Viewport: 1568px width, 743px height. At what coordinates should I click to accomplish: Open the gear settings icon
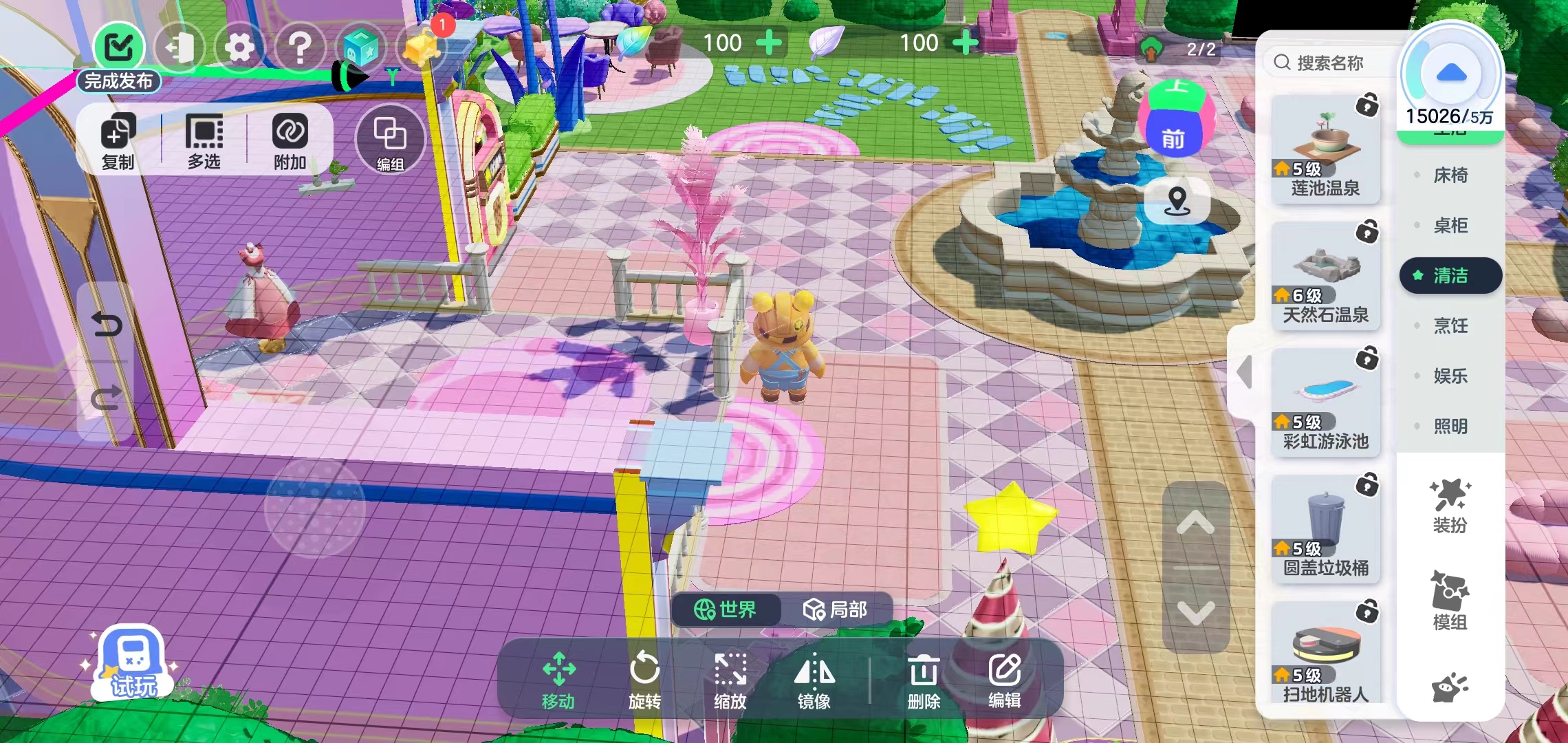pos(239,47)
